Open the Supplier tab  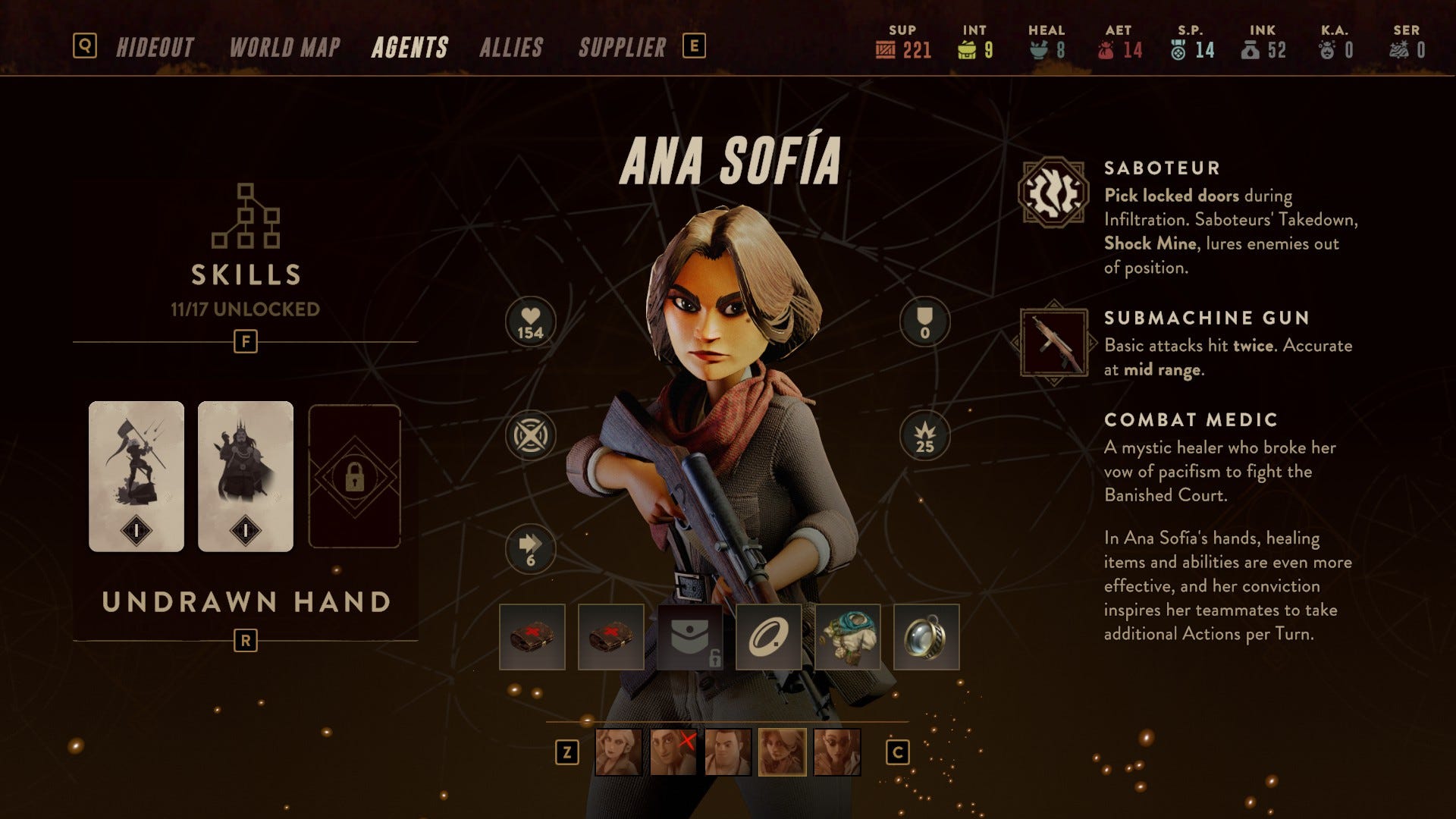[x=622, y=48]
